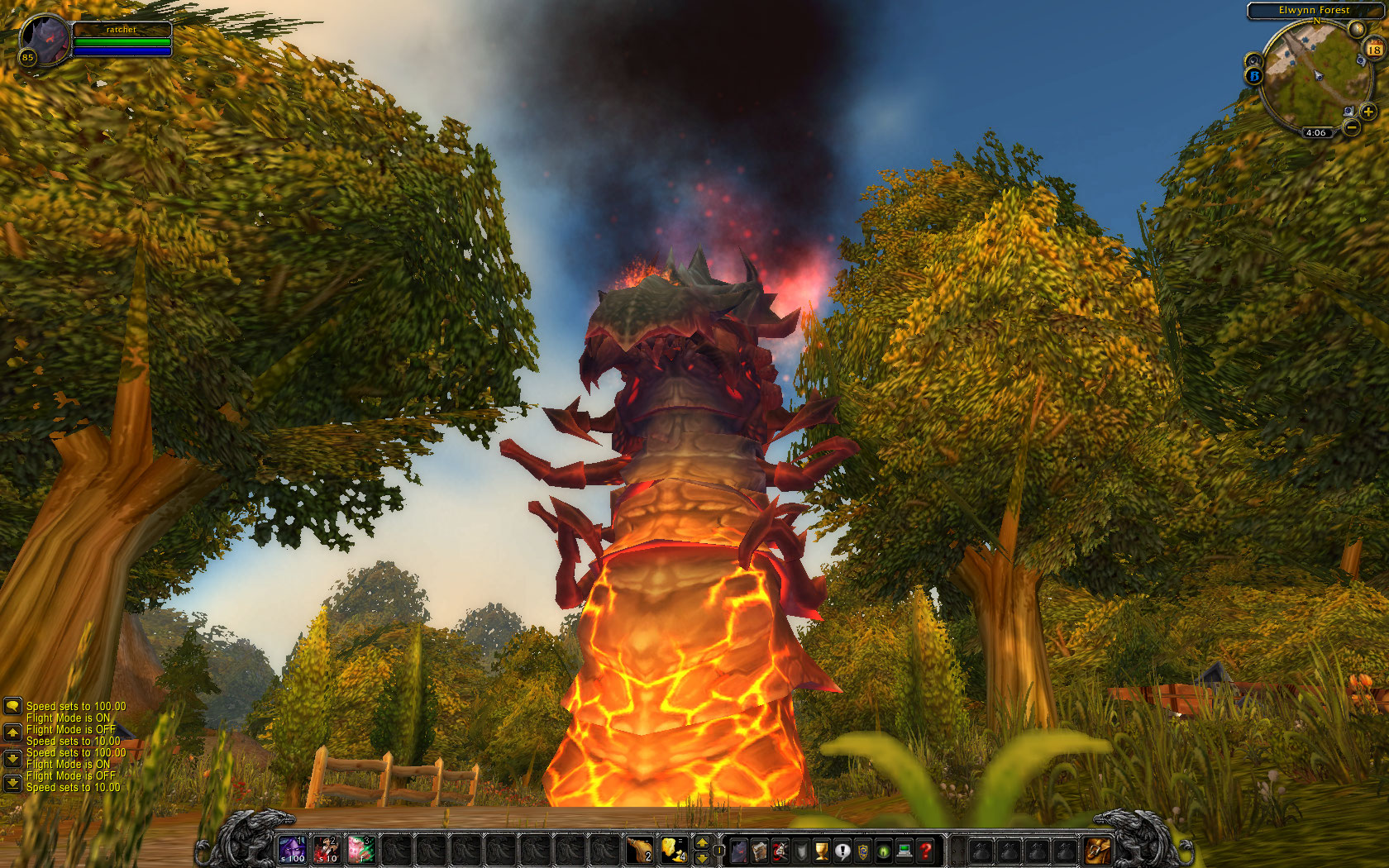
Task: Open achievements via the gold trophy icon
Action: point(822,850)
